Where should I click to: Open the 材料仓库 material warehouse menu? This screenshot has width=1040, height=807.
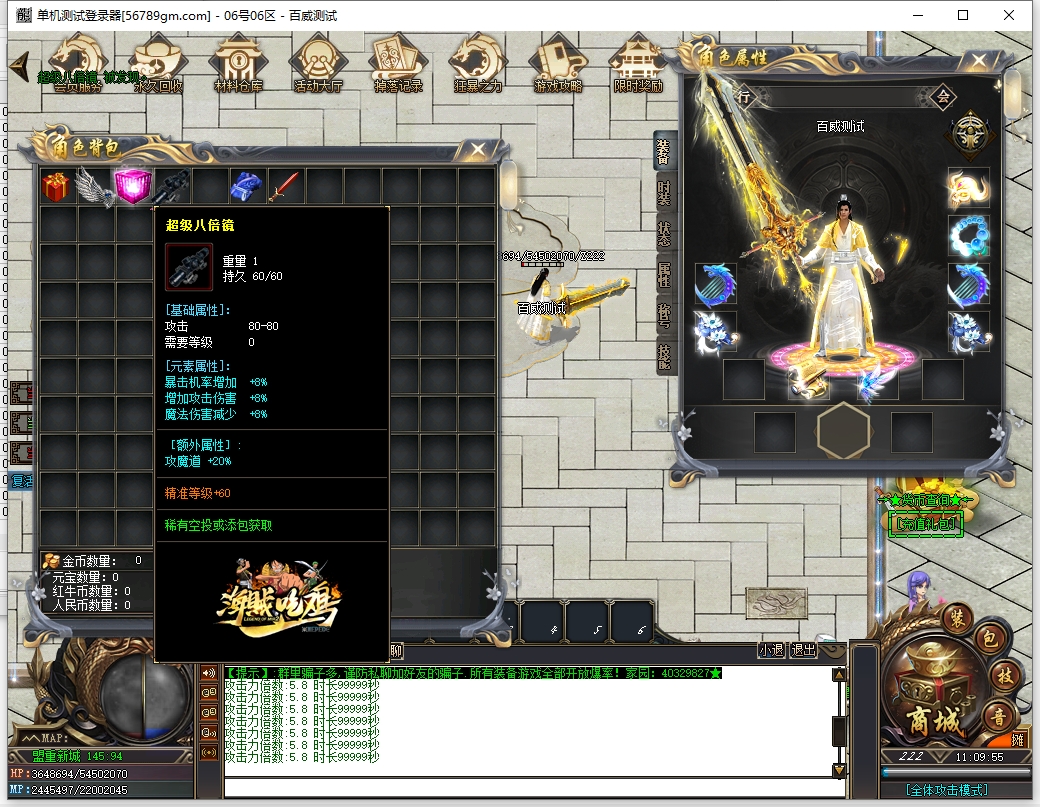(x=238, y=64)
